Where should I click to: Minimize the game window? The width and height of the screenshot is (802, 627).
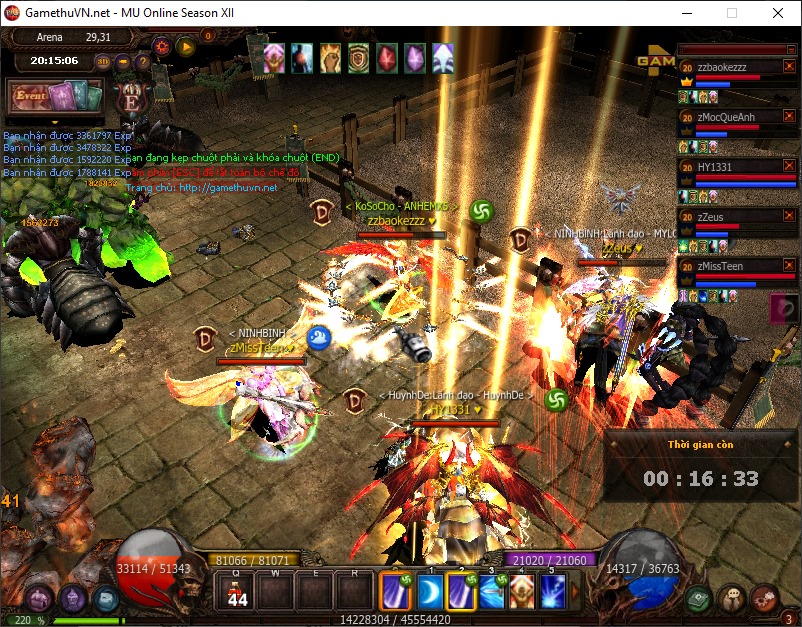pos(685,13)
